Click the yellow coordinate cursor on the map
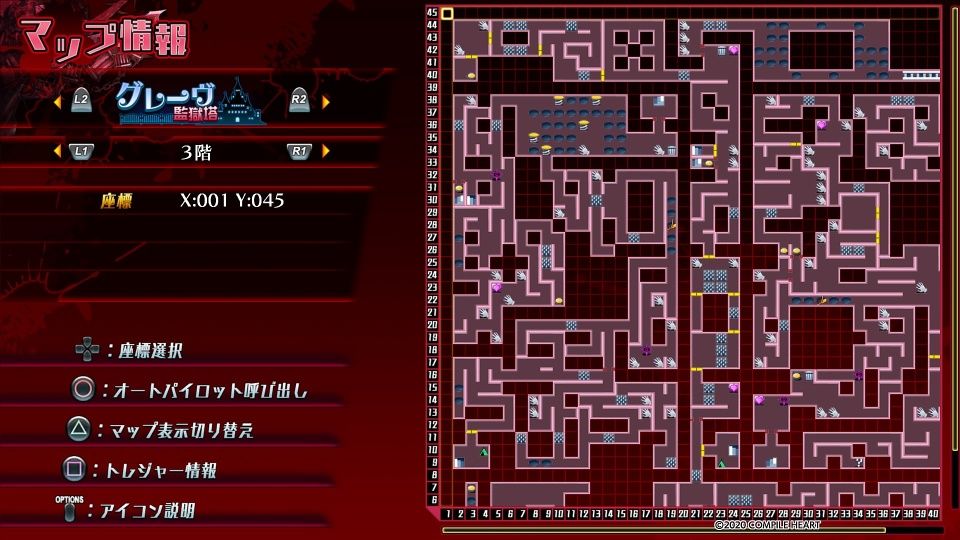The image size is (960, 540). click(x=447, y=14)
